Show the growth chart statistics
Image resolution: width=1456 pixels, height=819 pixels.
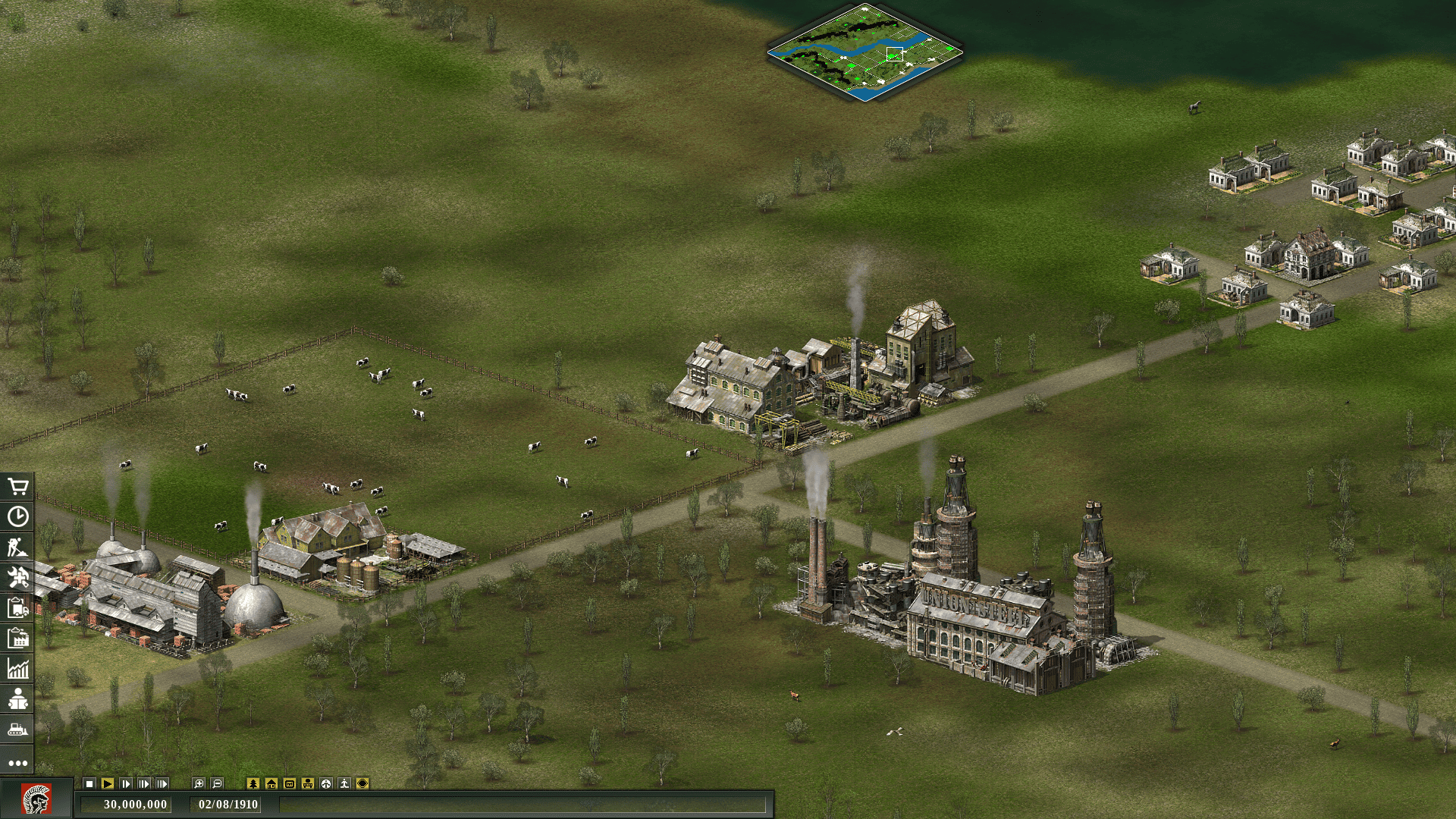point(17,668)
